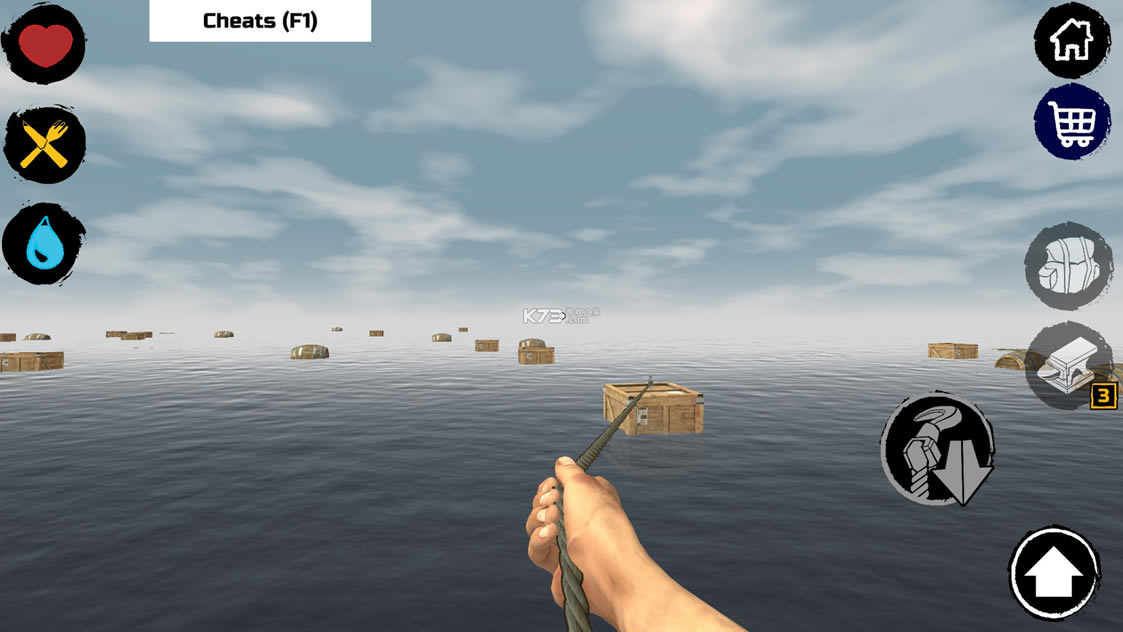The width and height of the screenshot is (1123, 632).
Task: Tap the hook reel-in button
Action: [x=938, y=448]
